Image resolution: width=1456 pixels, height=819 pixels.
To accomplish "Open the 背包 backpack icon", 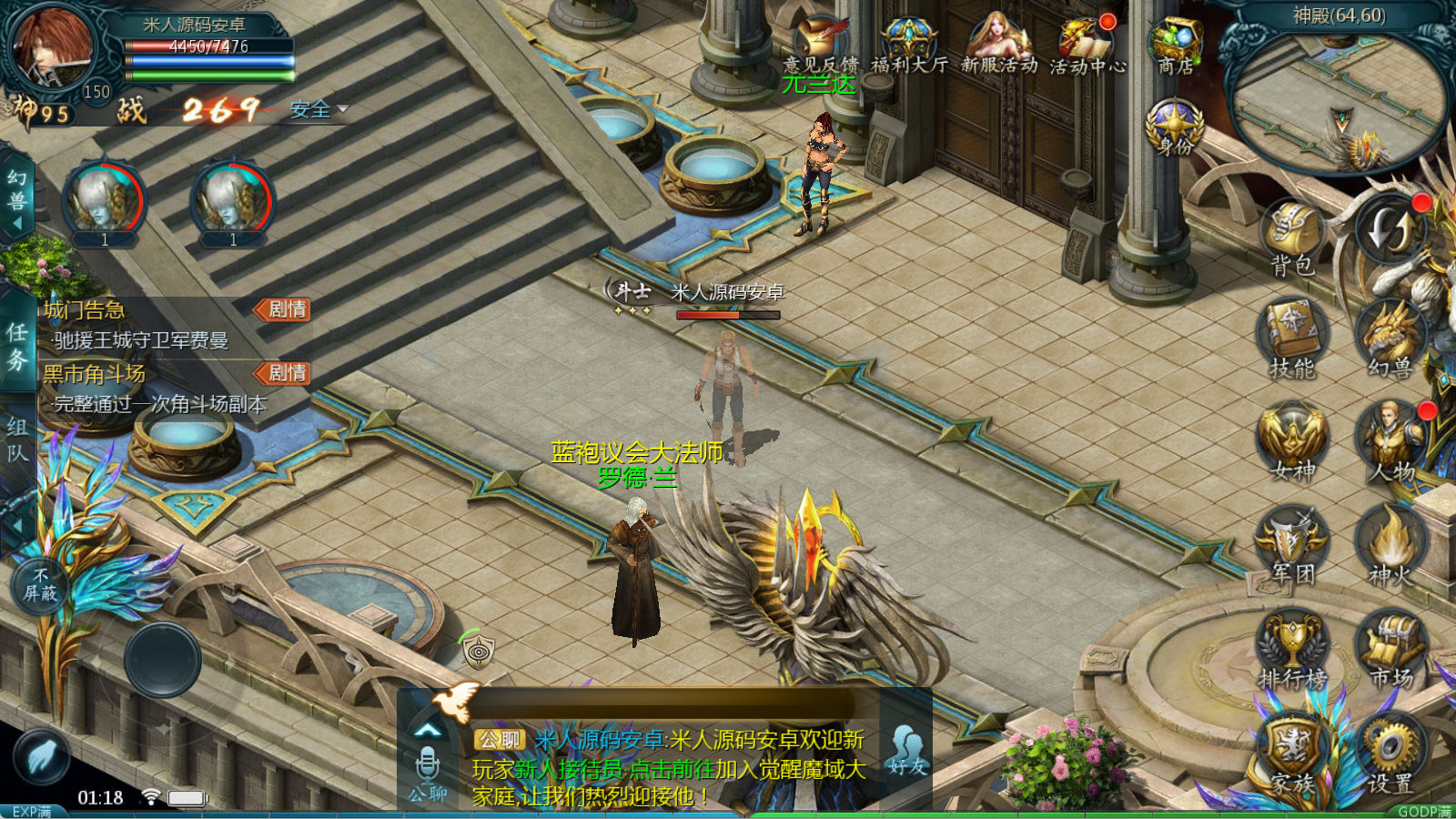I will click(x=1292, y=237).
